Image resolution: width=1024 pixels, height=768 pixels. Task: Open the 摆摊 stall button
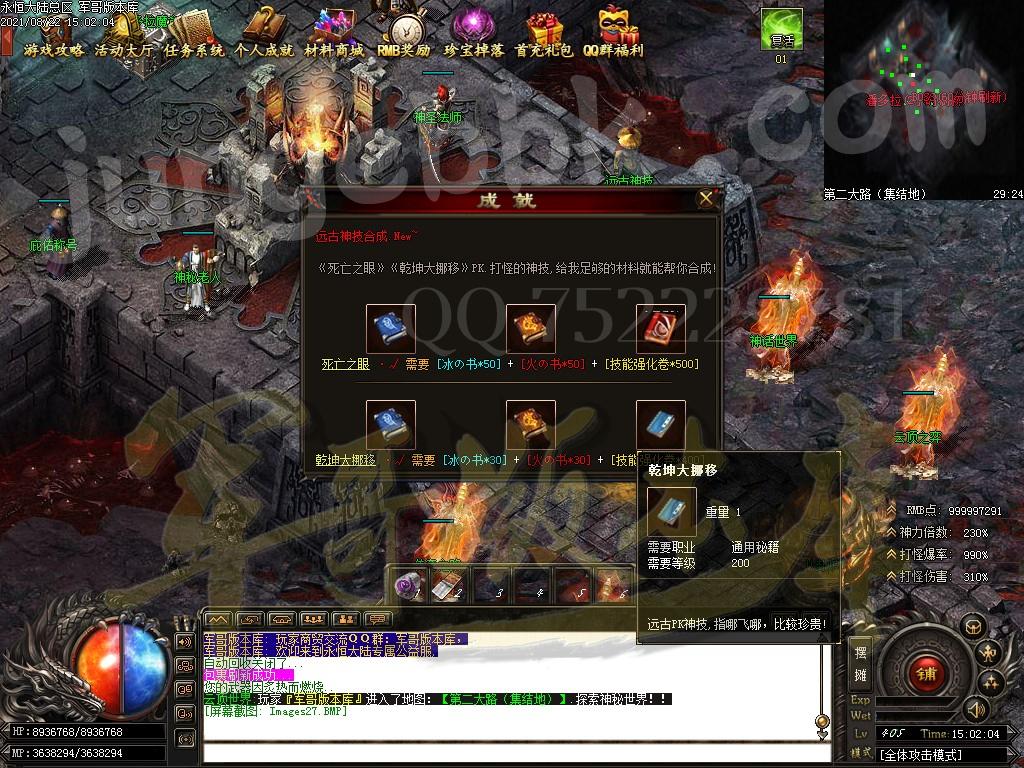pos(860,663)
